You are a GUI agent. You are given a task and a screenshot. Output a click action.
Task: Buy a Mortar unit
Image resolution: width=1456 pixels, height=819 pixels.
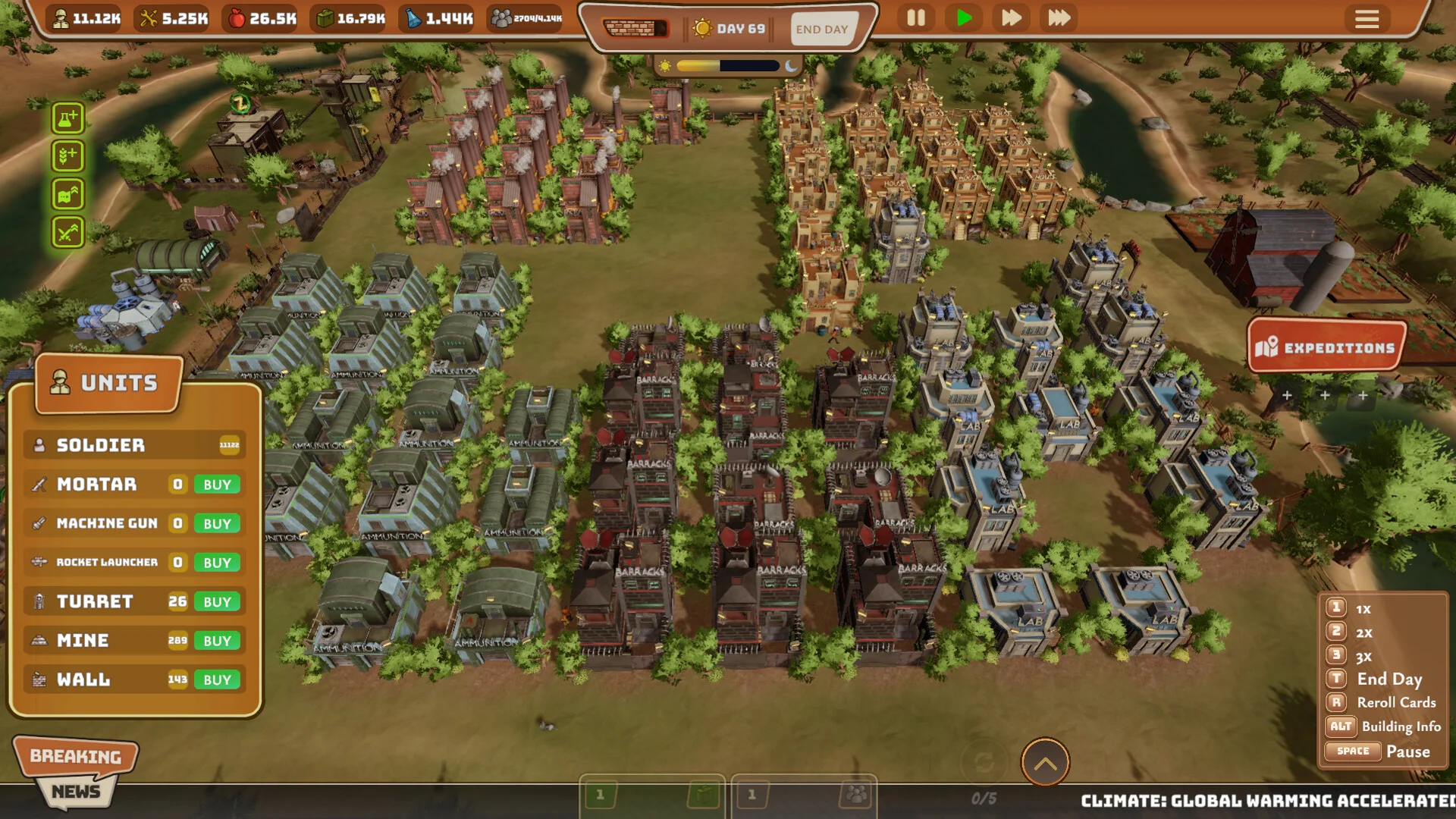pos(217,485)
